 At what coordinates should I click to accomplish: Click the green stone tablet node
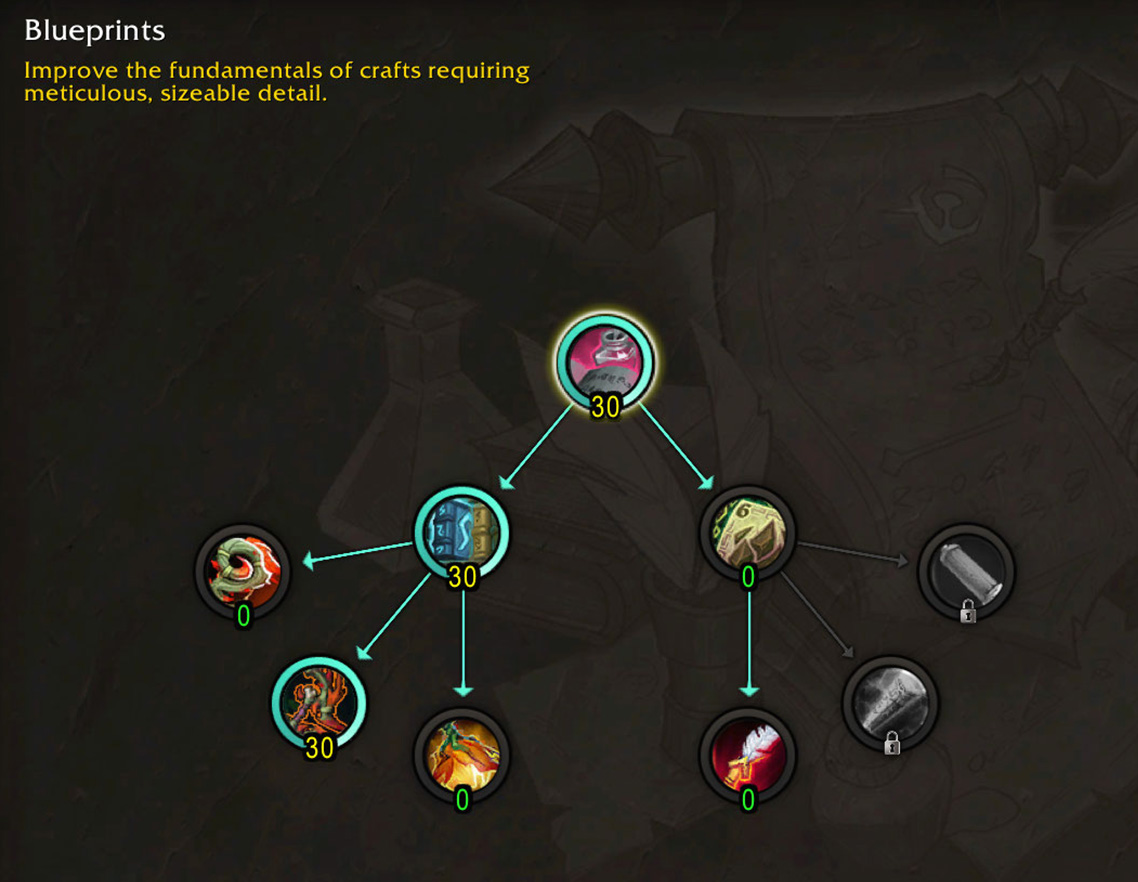[747, 534]
